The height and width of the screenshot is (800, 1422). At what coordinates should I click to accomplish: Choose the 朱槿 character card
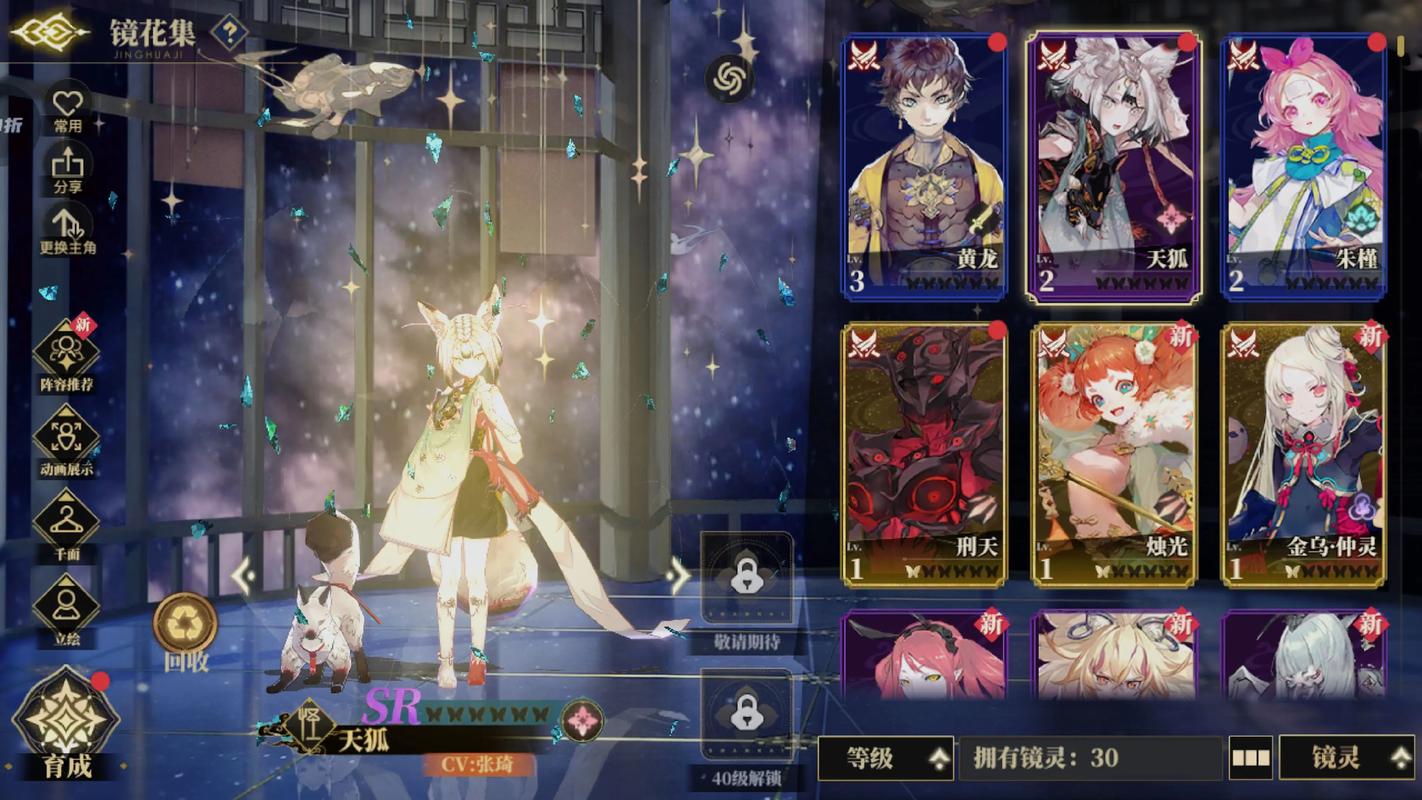(1304, 166)
